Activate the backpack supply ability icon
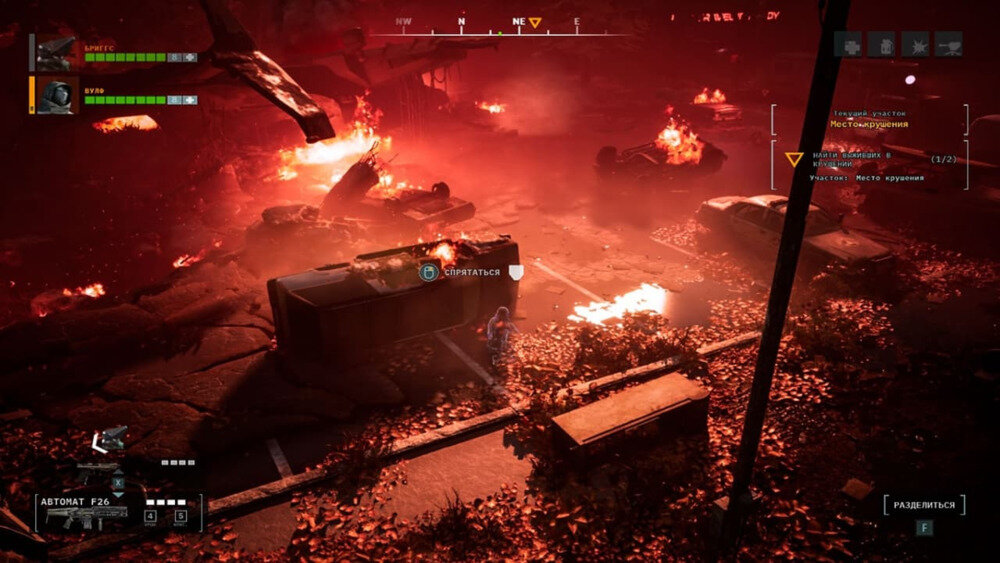Viewport: 1000px width, 563px height. click(881, 44)
